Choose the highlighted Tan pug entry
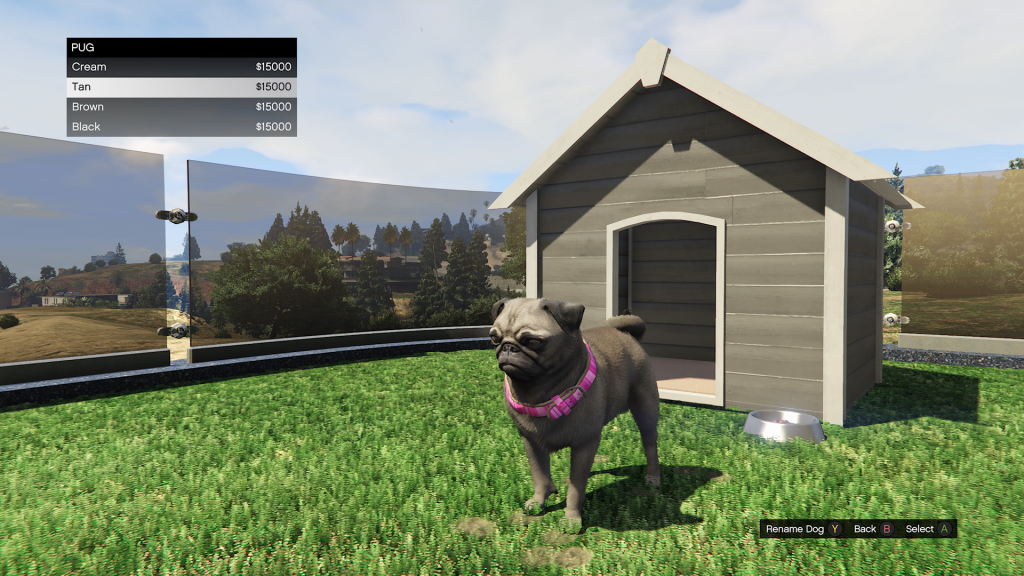This screenshot has width=1024, height=576. [x=181, y=87]
